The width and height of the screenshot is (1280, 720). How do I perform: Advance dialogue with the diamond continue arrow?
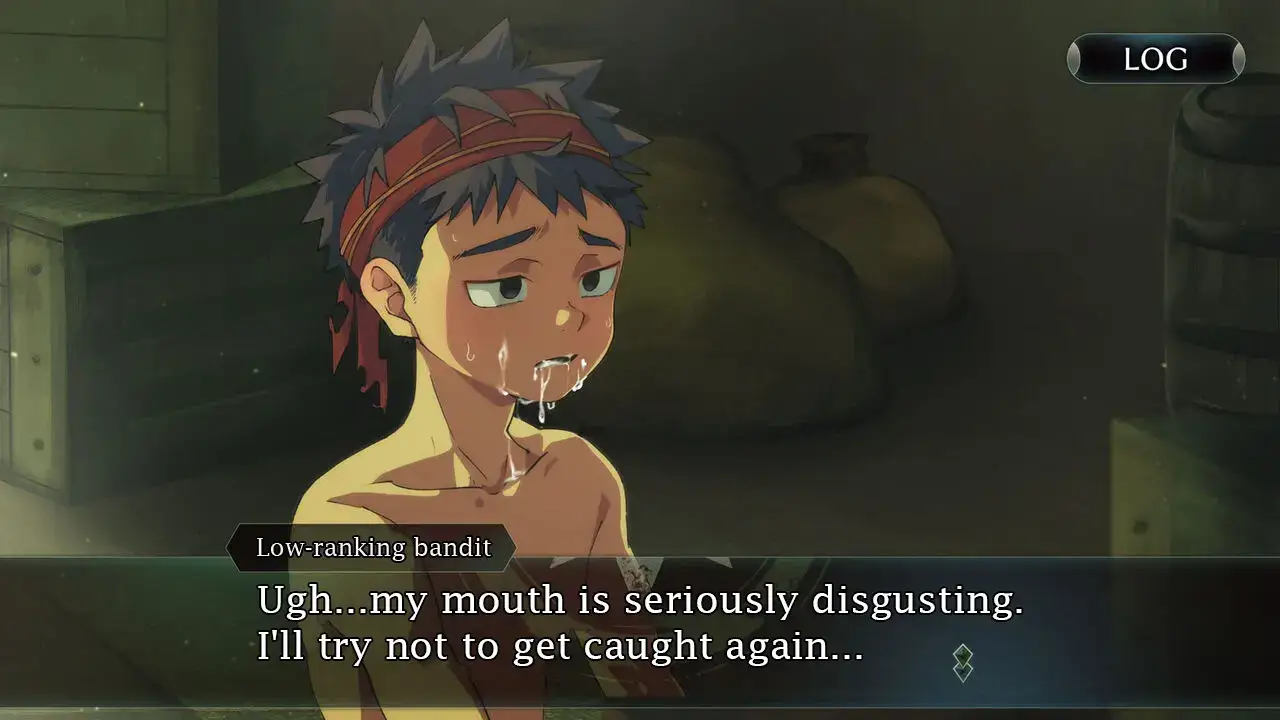point(962,663)
